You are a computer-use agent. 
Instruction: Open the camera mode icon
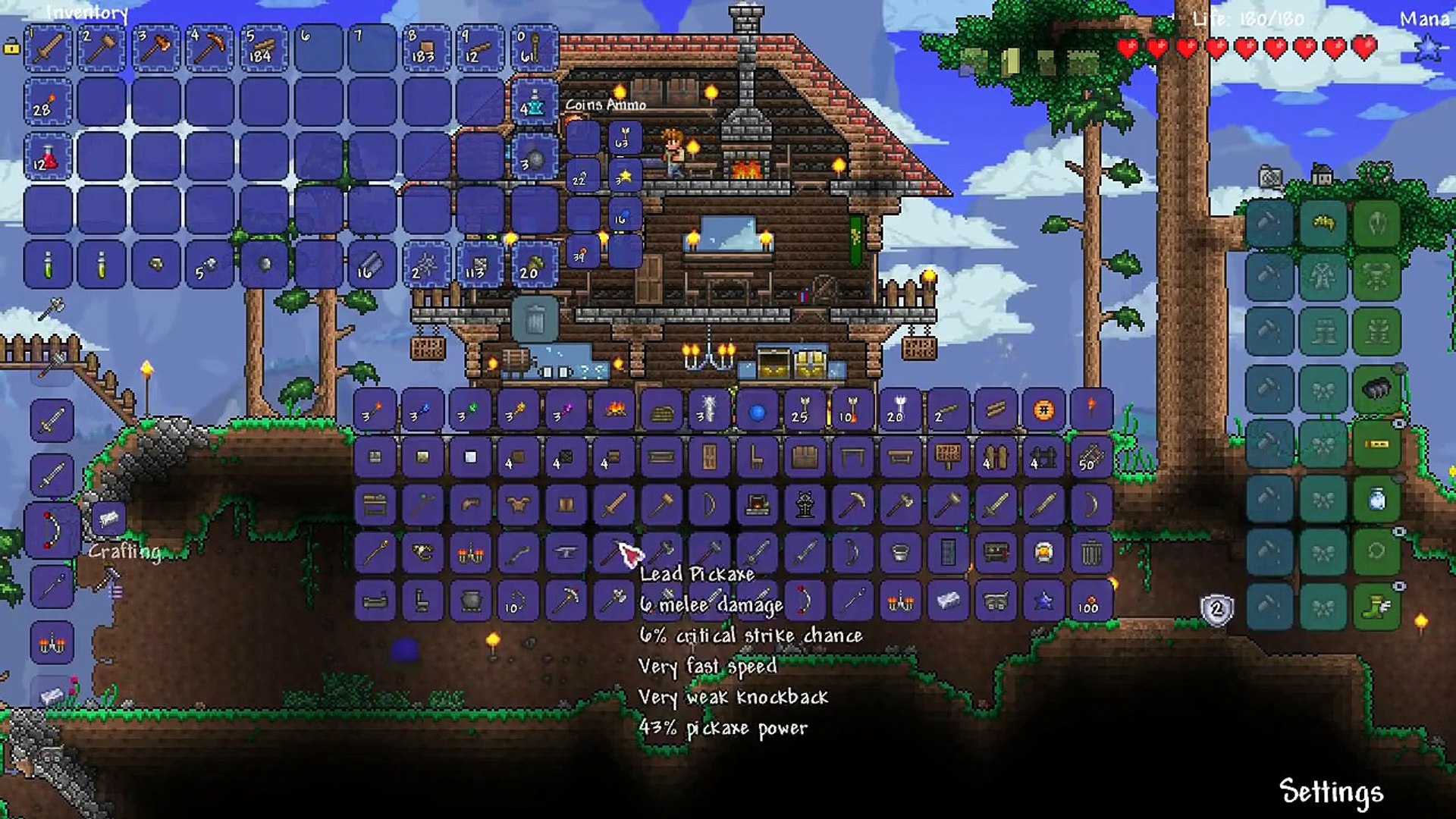pyautogui.click(x=1271, y=178)
